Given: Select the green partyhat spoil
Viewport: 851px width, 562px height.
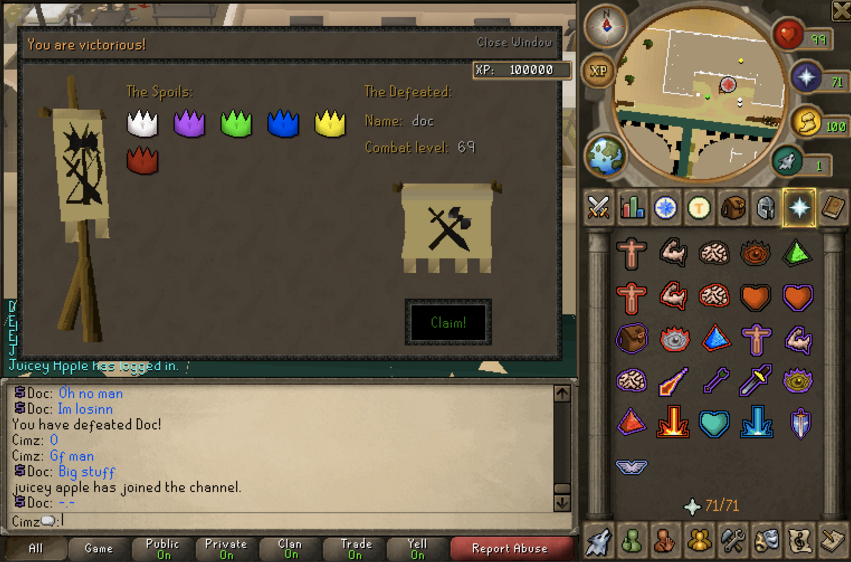Looking at the screenshot, I should pos(236,123).
